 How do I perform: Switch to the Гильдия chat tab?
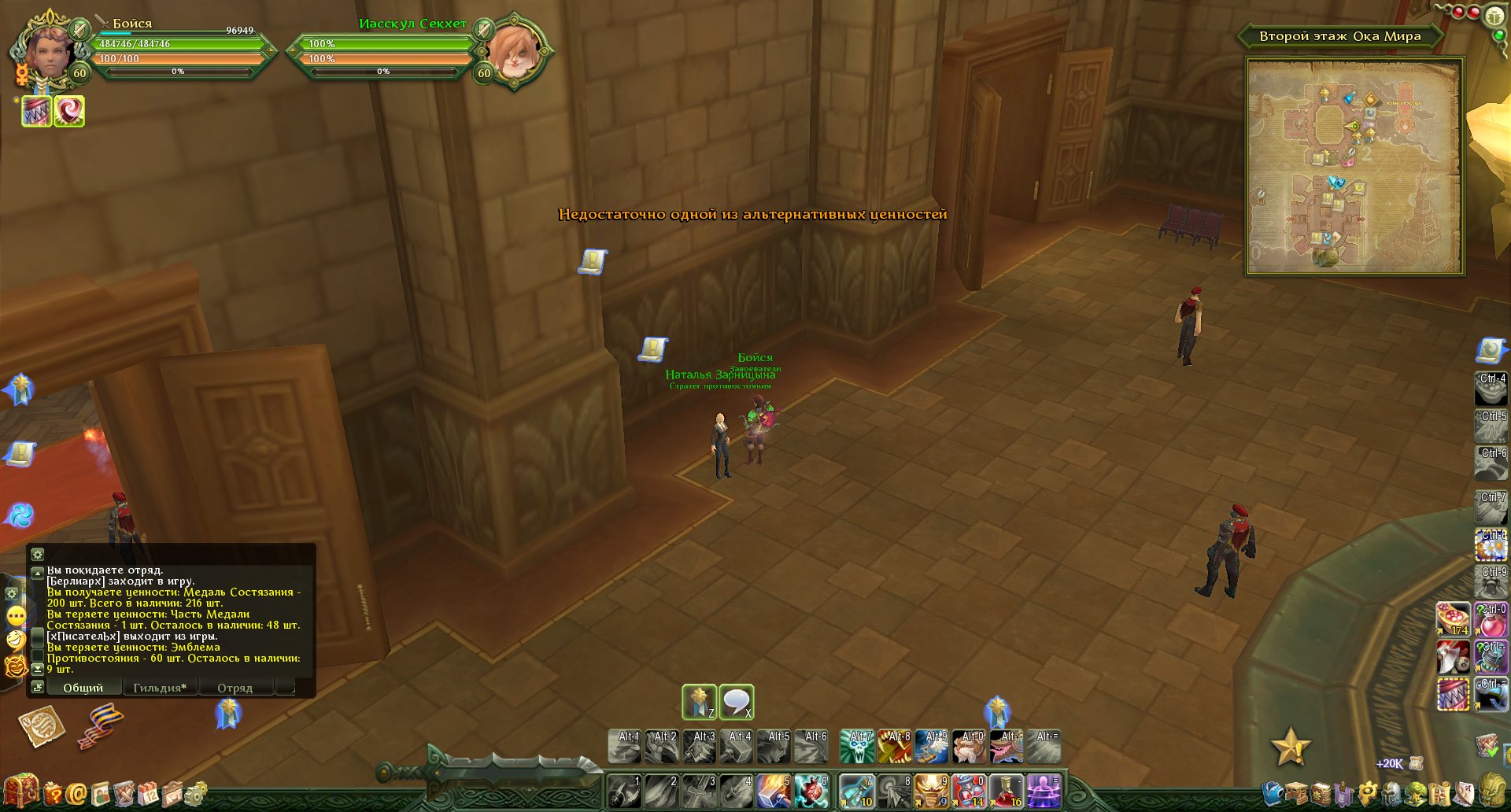tap(160, 688)
